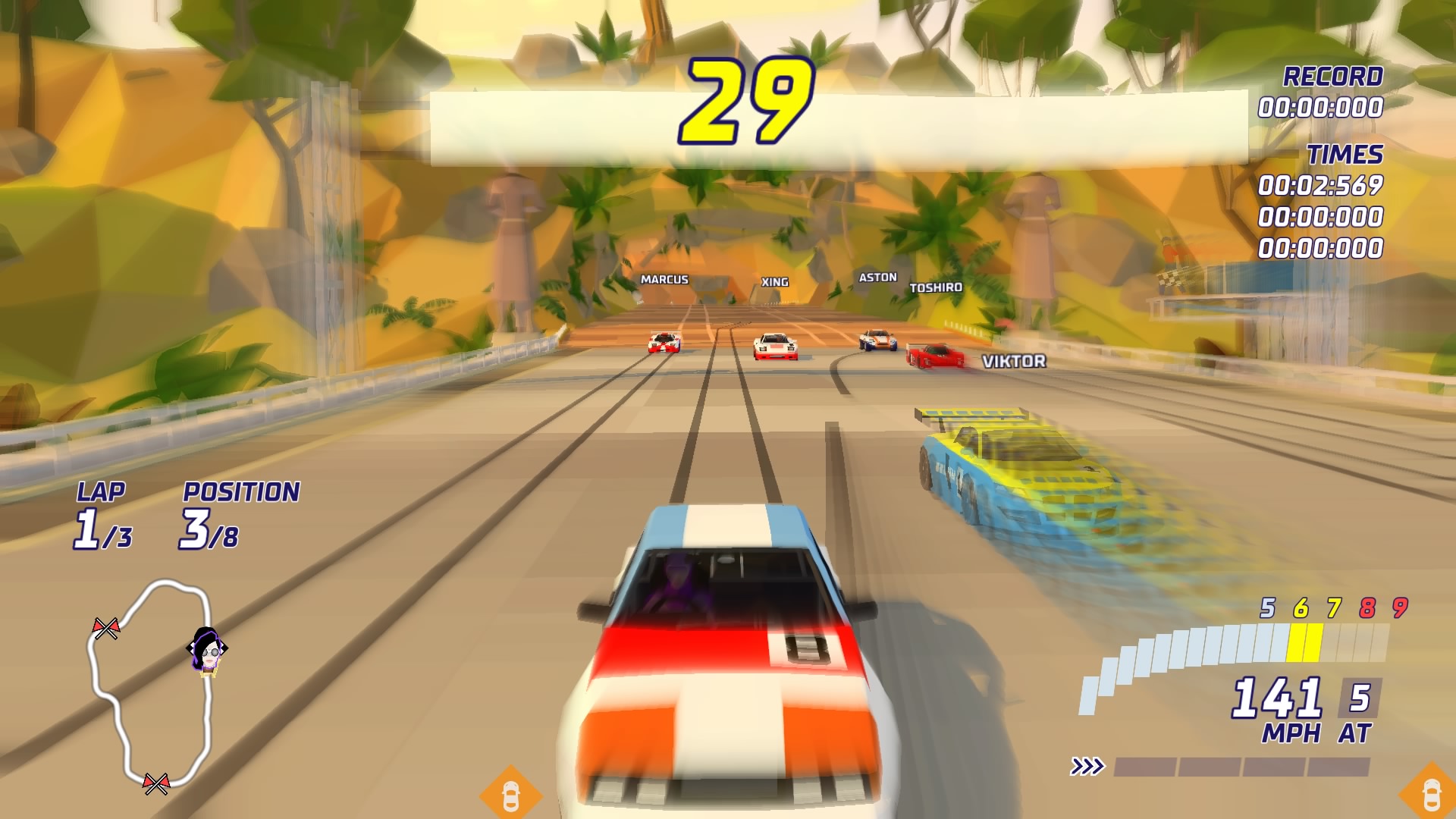Select the MARCUS name tag
1456x819 pixels.
663,280
